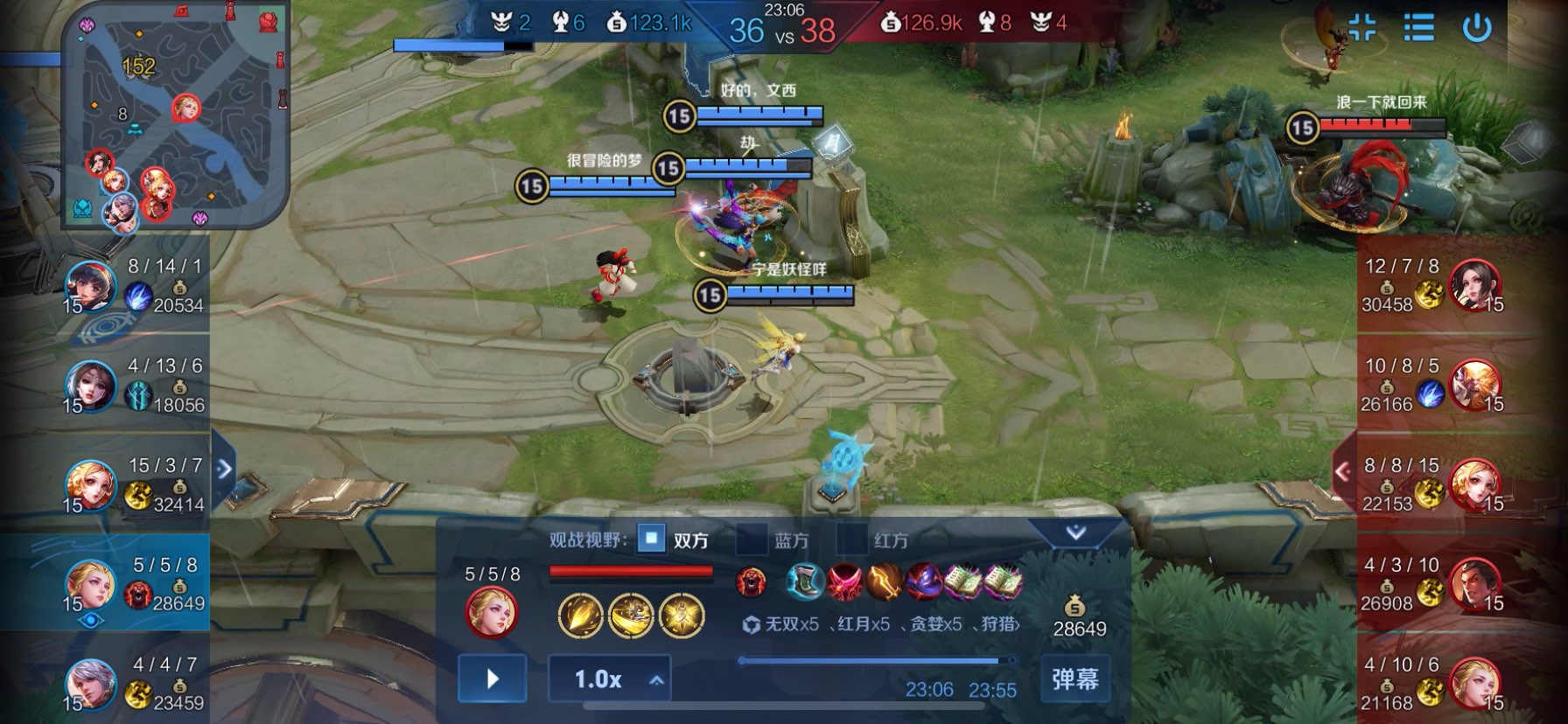Exit the replay with the power button

click(x=1477, y=28)
